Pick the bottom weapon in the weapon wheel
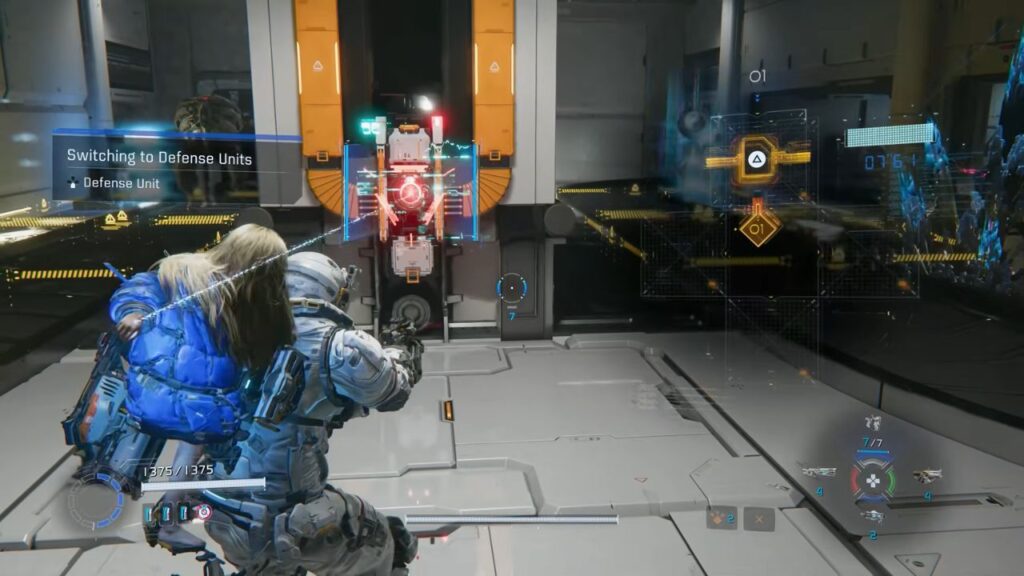The image size is (1024, 576). 873,516
